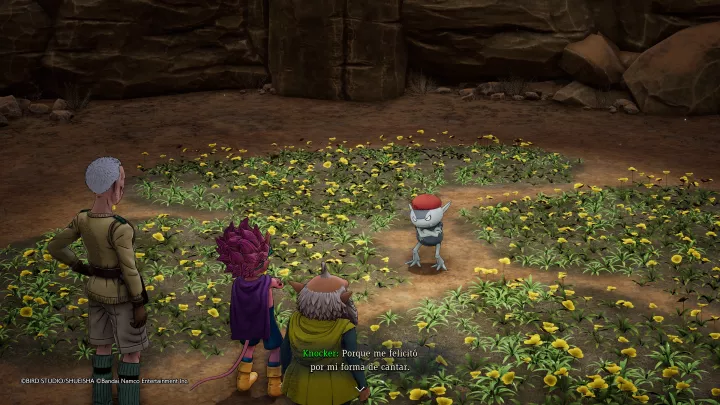Advance dialogue with the down arrow indicator
Screen dimensions: 720x405
360,389
